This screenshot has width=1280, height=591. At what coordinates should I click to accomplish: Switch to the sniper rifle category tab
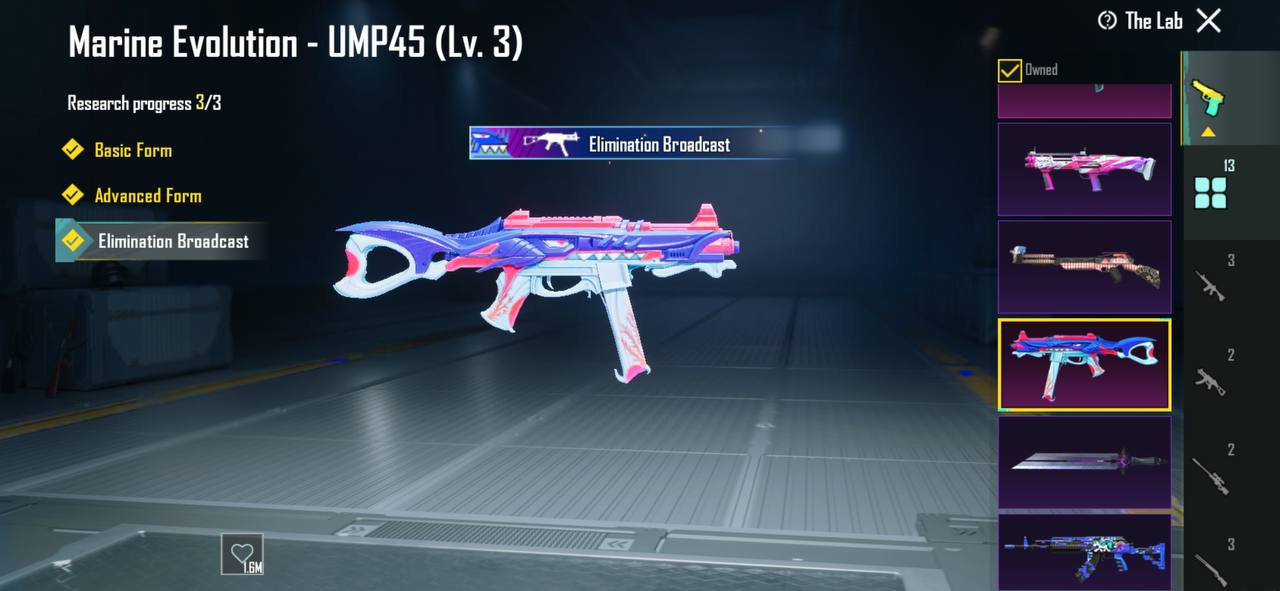point(1211,471)
